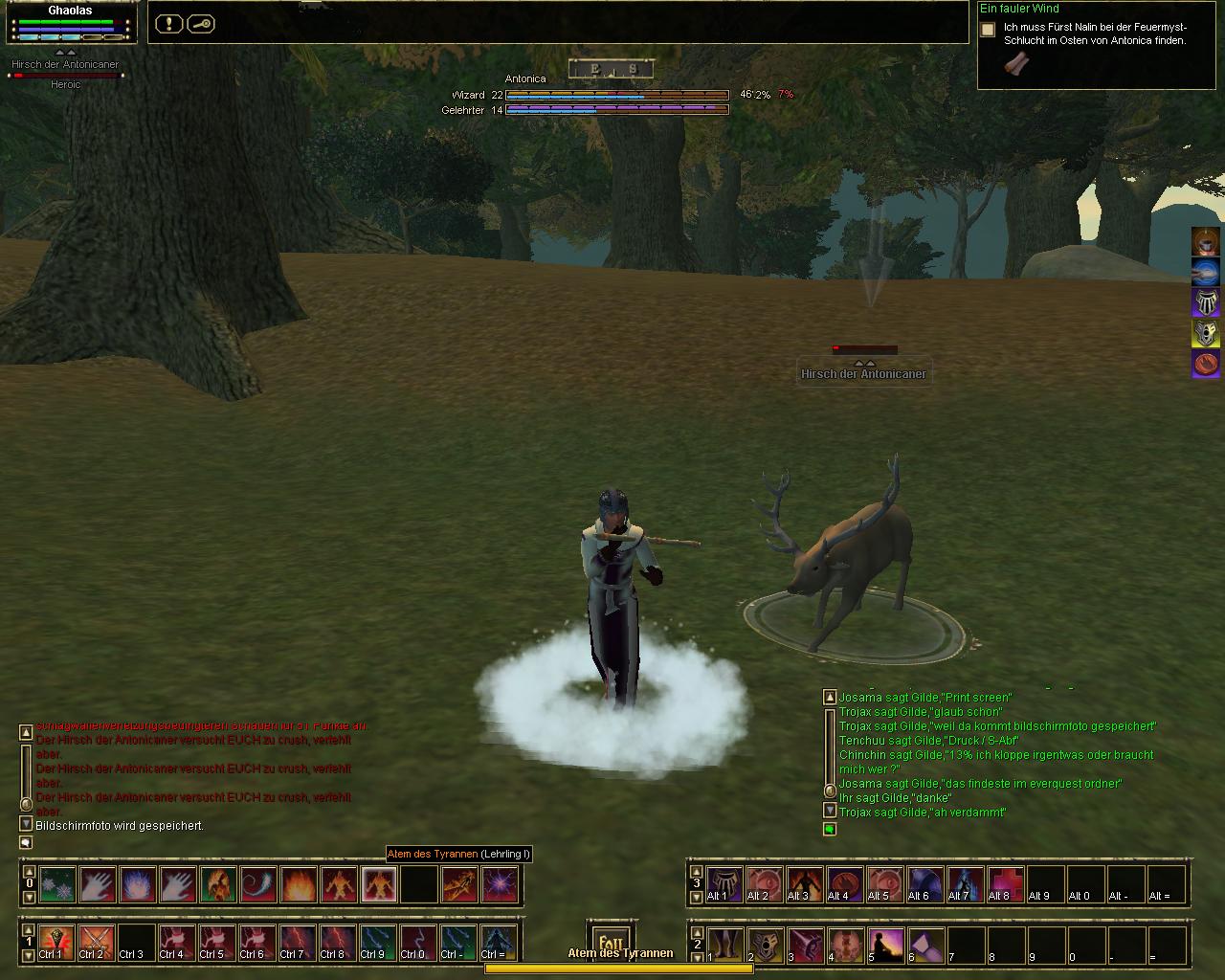Click the key icon in top bar
This screenshot has width=1225, height=980.
click(x=200, y=24)
